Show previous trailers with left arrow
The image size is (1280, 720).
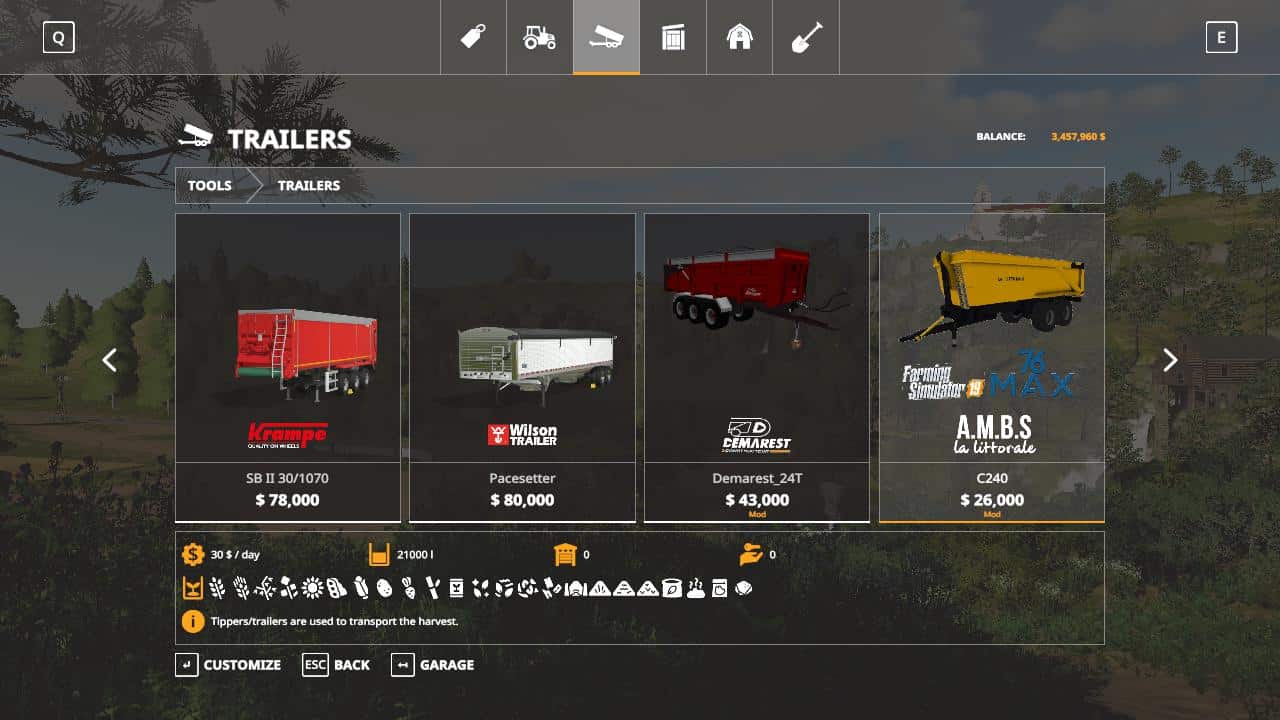[x=110, y=360]
